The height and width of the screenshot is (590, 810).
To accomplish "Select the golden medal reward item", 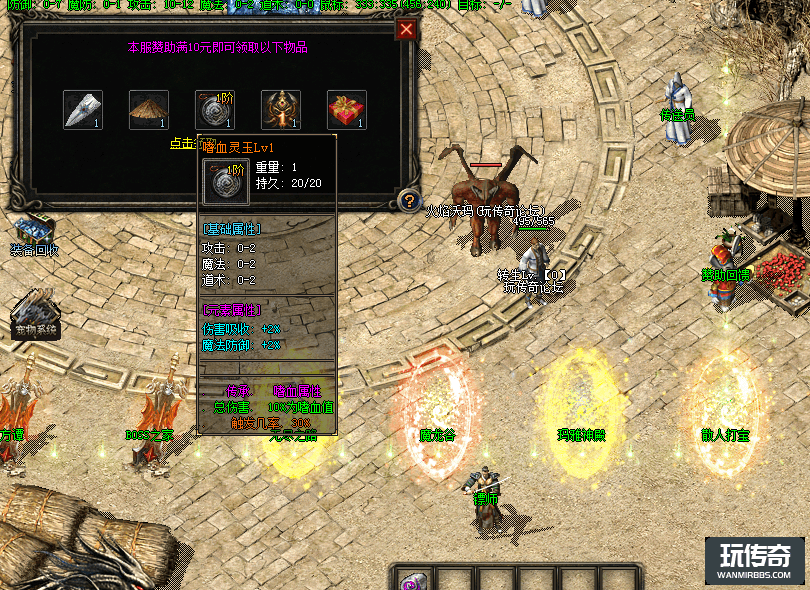I will point(281,110).
